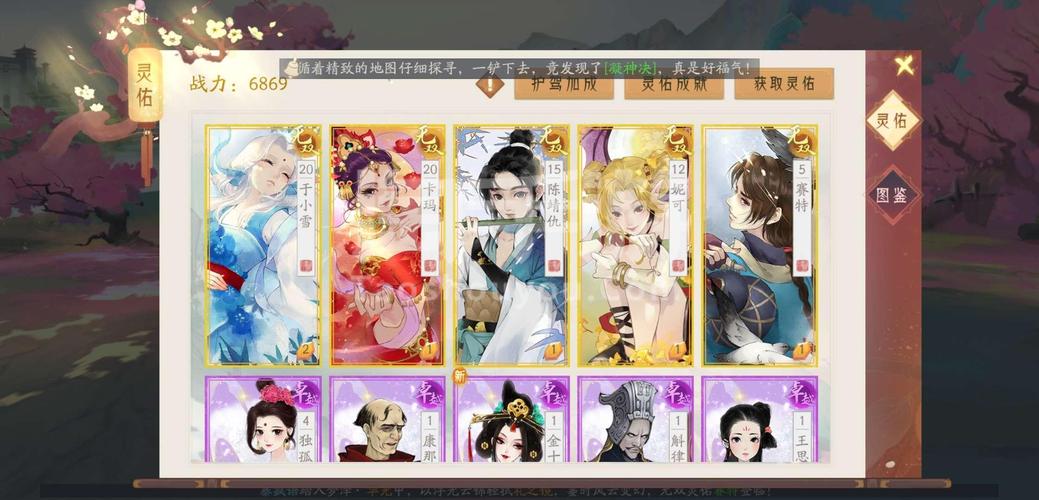Viewport: 1039px width, 500px height.
Task: Select the 妮可 blonde character card
Action: click(635, 245)
